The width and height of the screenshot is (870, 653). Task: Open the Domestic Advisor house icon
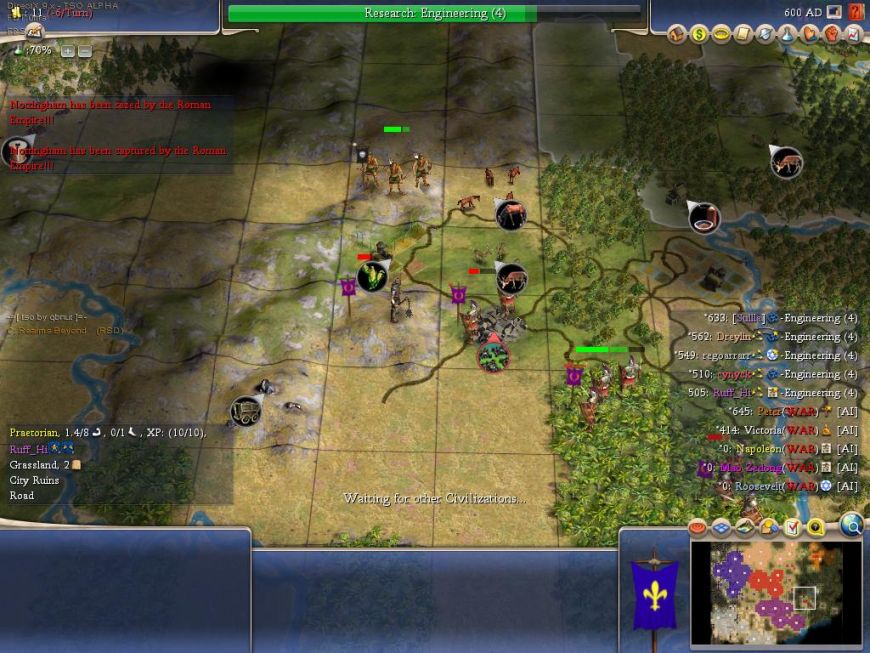(x=677, y=35)
